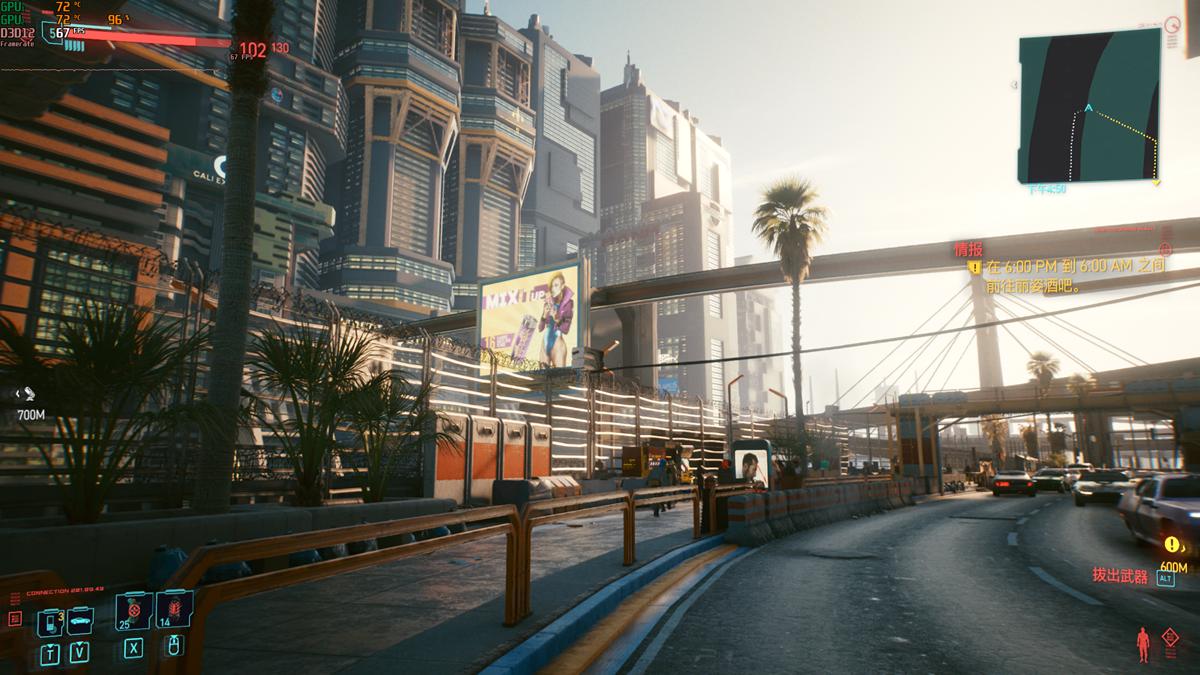Select the phone quick-access slot
Screen dimensions: 1200x675
(x=49, y=621)
